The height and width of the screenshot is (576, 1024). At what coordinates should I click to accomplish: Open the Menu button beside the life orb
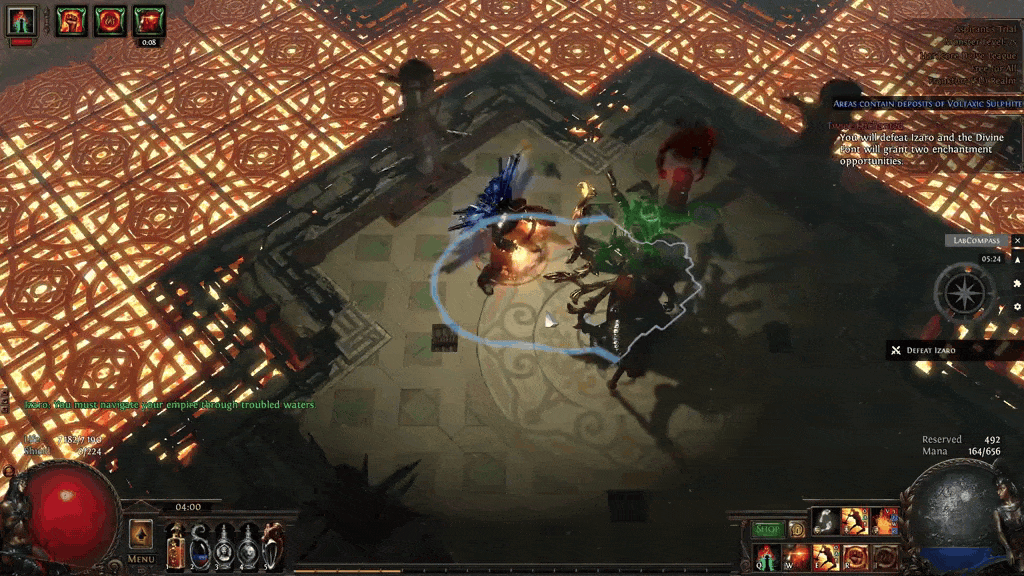pyautogui.click(x=141, y=559)
